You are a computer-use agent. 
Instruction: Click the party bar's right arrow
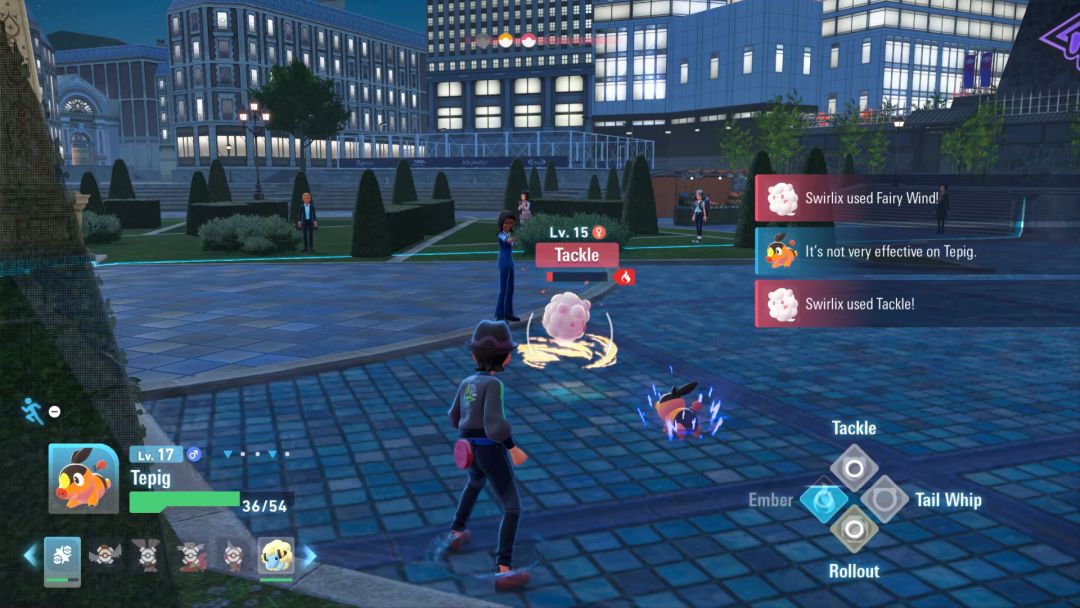310,555
